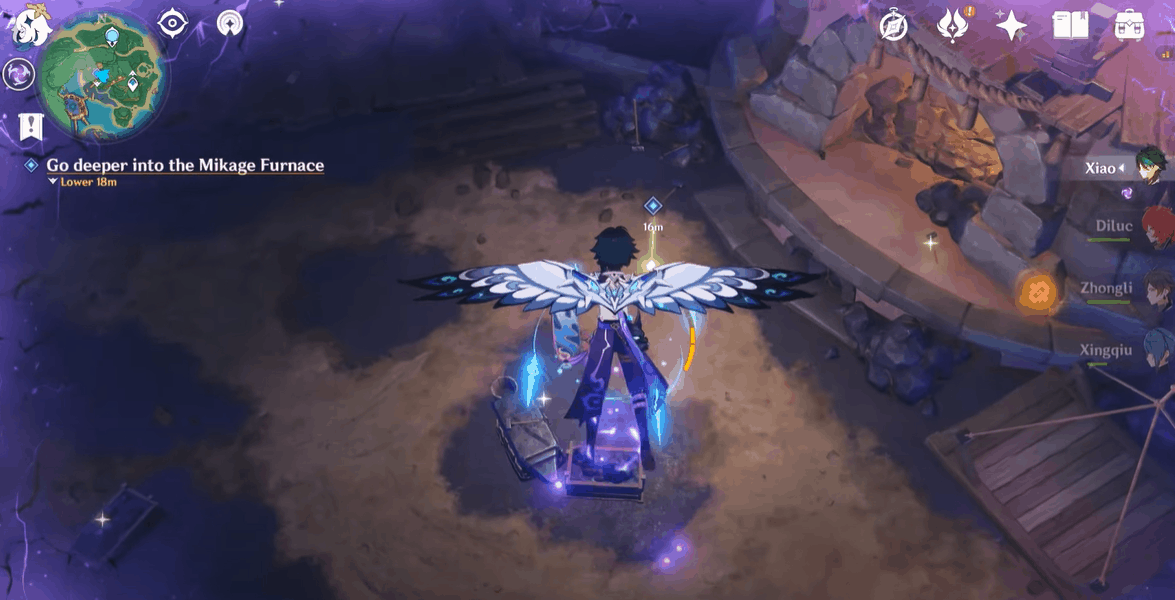
Task: Open the compass icon in the top bar
Action: [893, 26]
